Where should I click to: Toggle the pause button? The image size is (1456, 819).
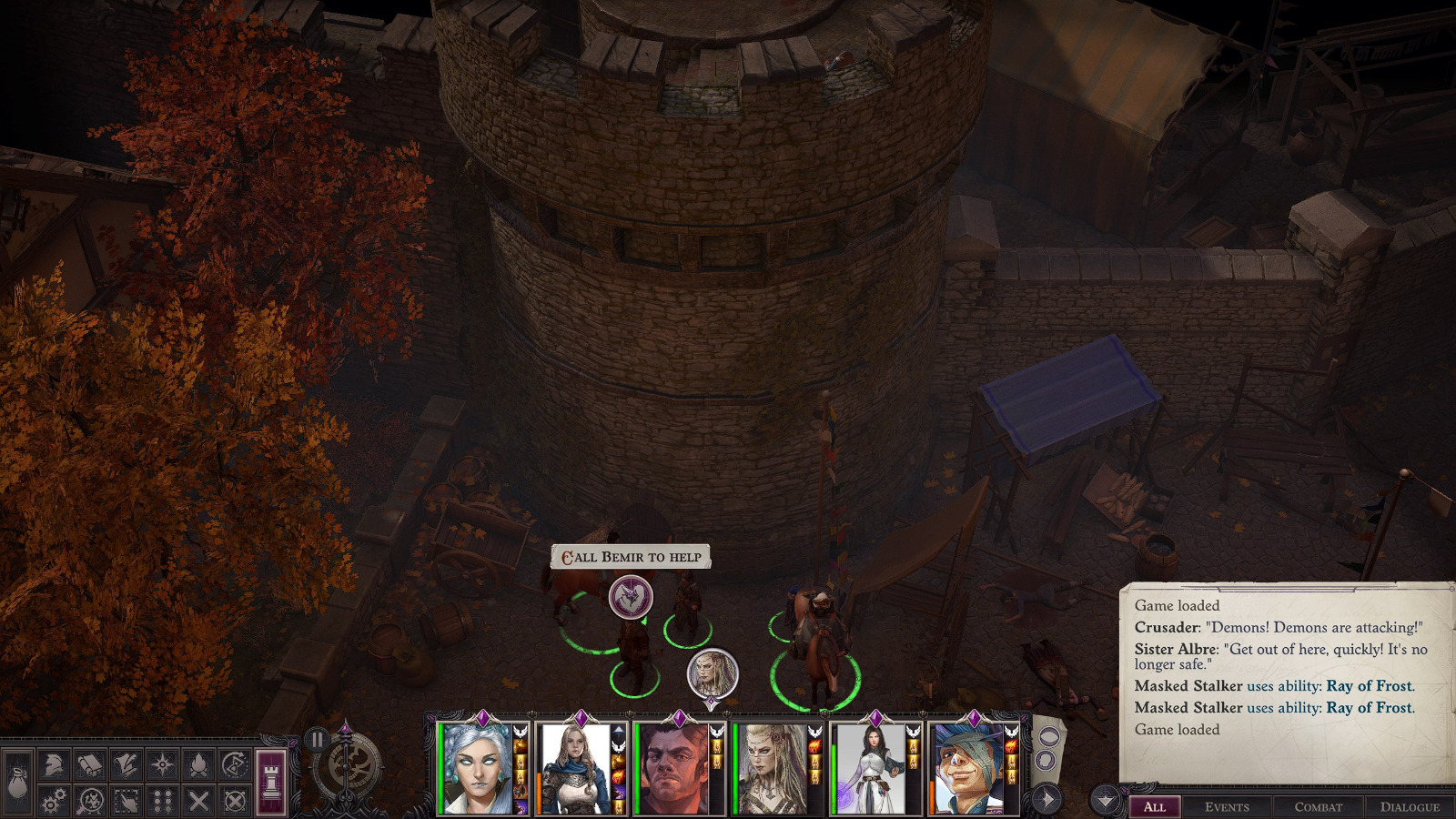[x=316, y=739]
